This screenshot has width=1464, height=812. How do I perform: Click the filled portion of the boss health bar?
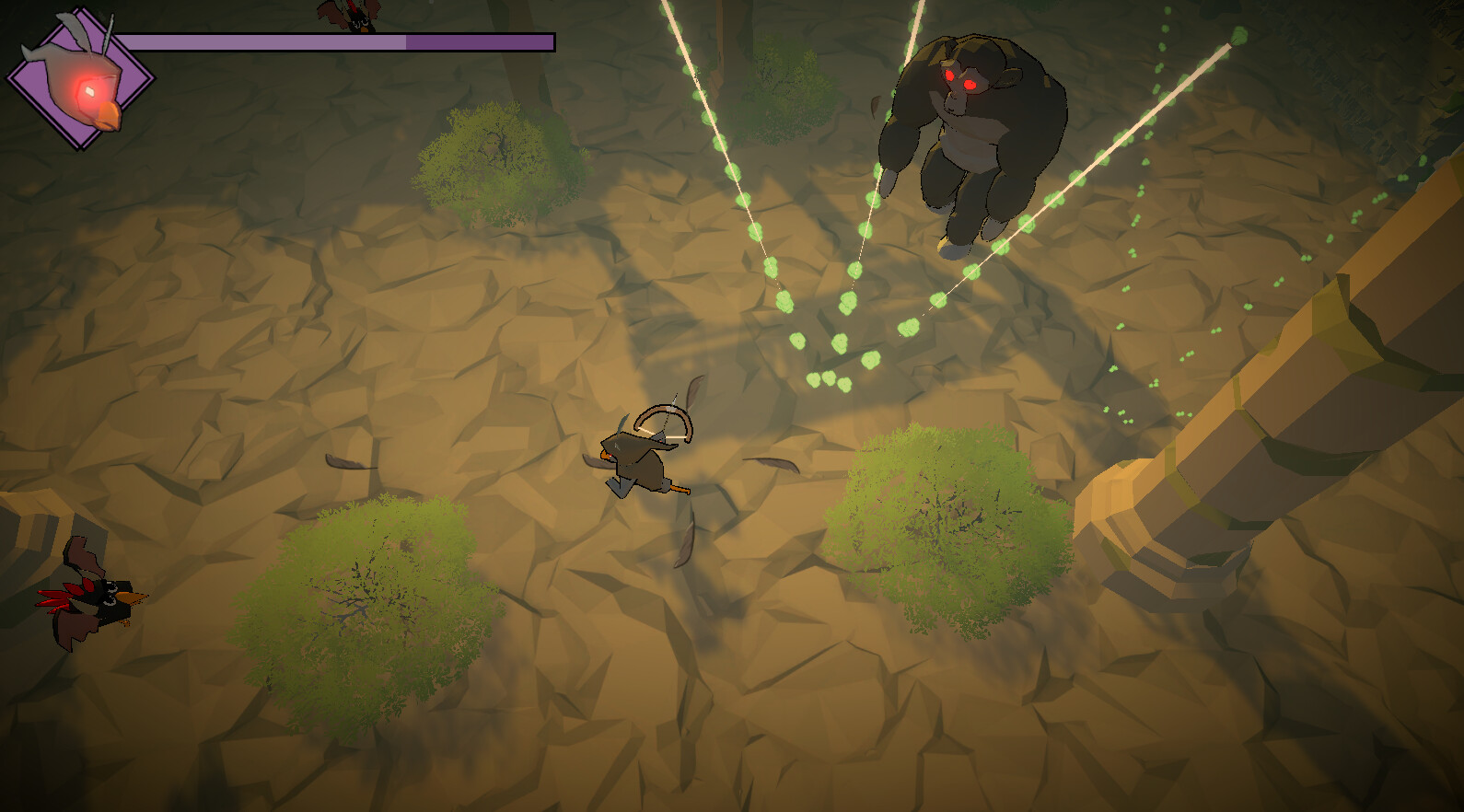click(x=267, y=41)
